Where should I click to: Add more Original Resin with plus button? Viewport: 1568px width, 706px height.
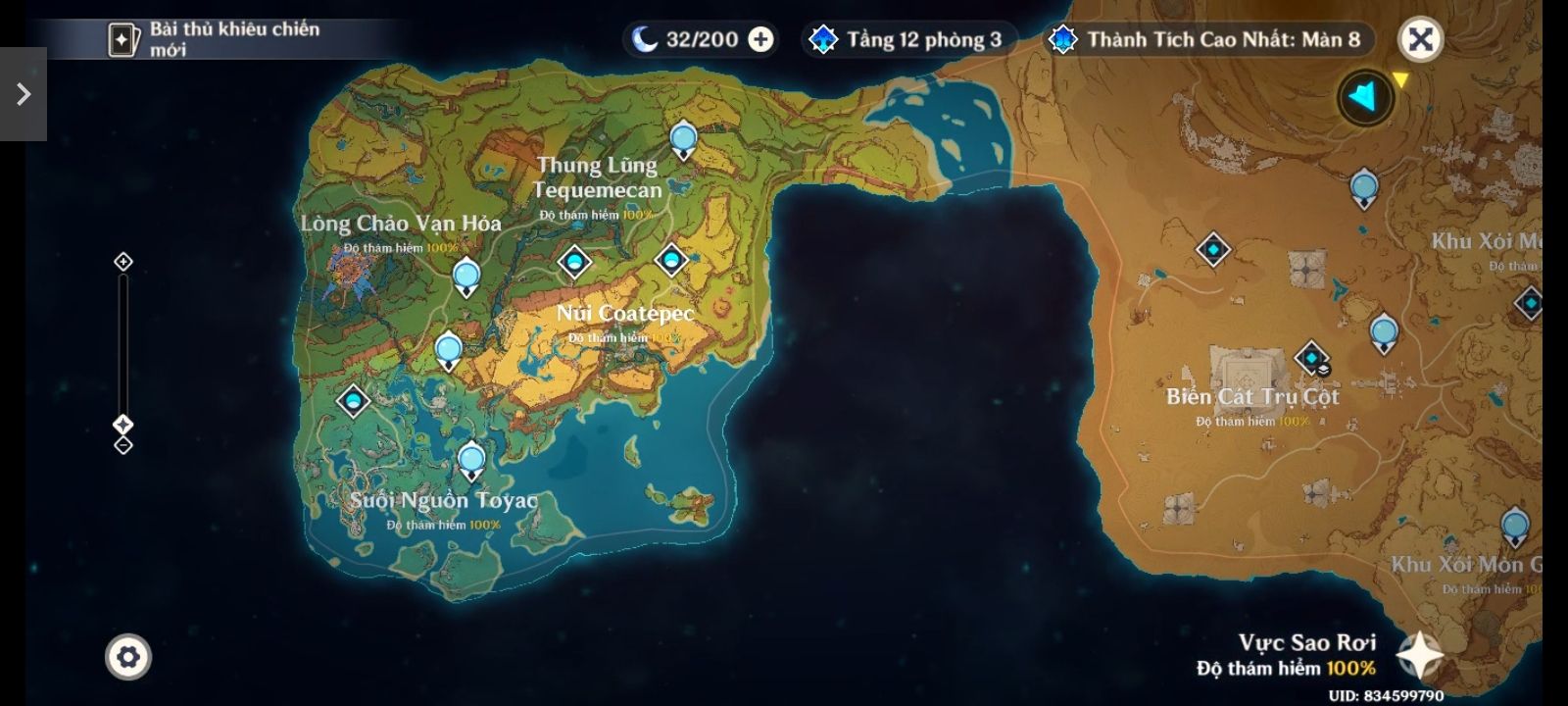[x=760, y=39]
